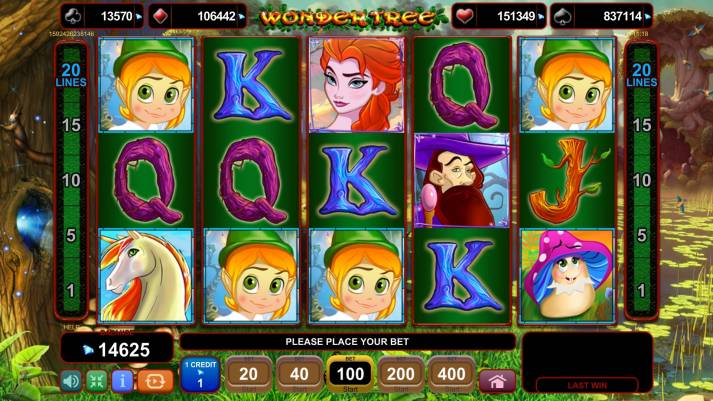Spin with the 100 bet
The image size is (713, 401).
coord(350,375)
